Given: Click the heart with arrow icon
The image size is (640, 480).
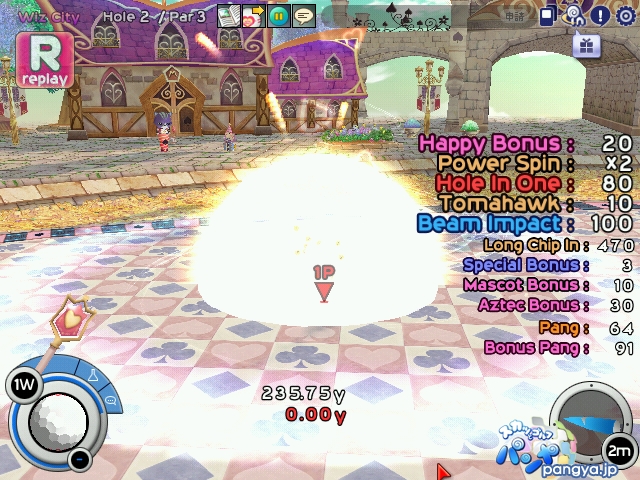Looking at the screenshot, I should pyautogui.click(x=253, y=15).
